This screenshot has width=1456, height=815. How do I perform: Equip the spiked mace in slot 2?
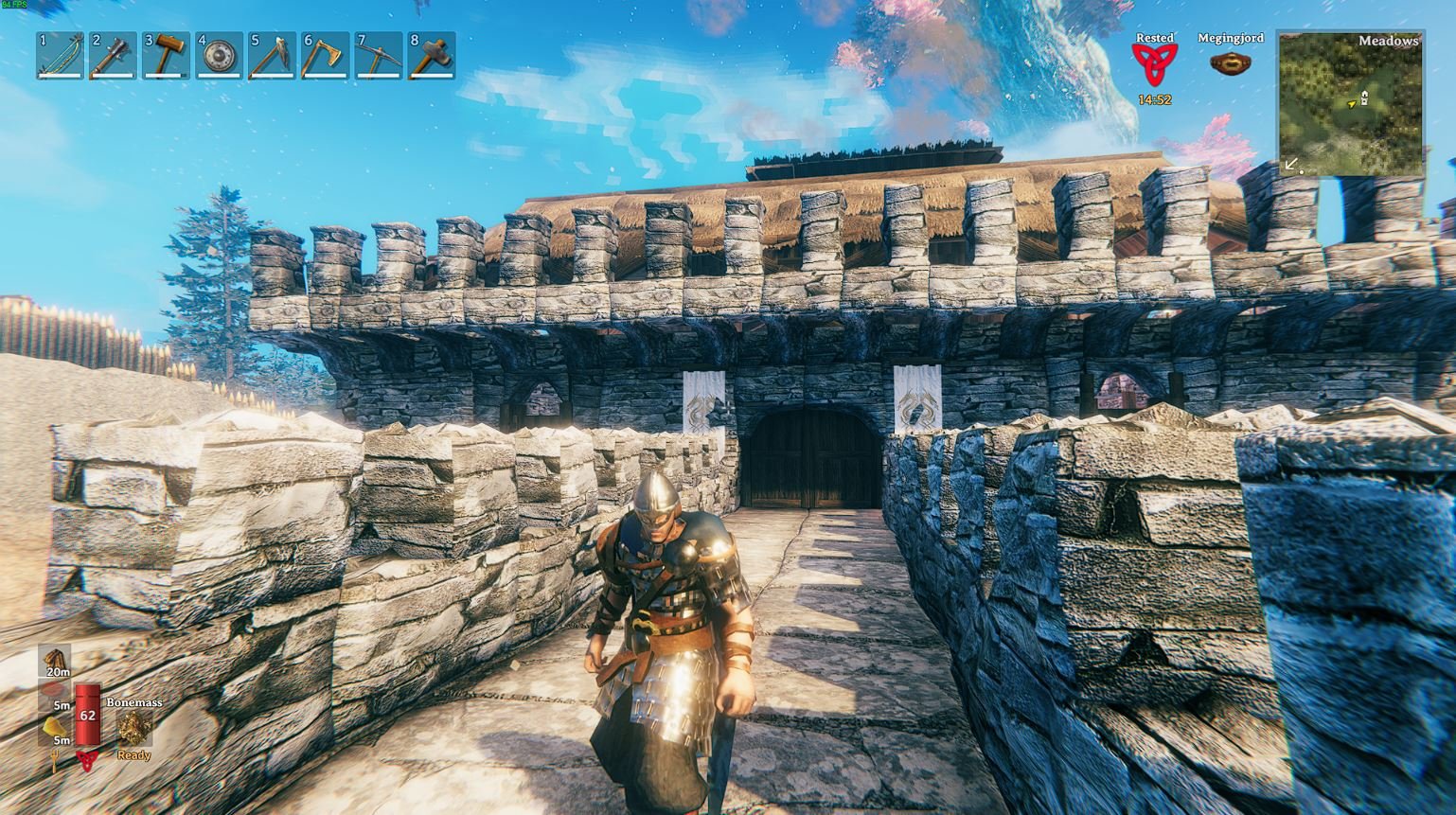click(x=113, y=55)
